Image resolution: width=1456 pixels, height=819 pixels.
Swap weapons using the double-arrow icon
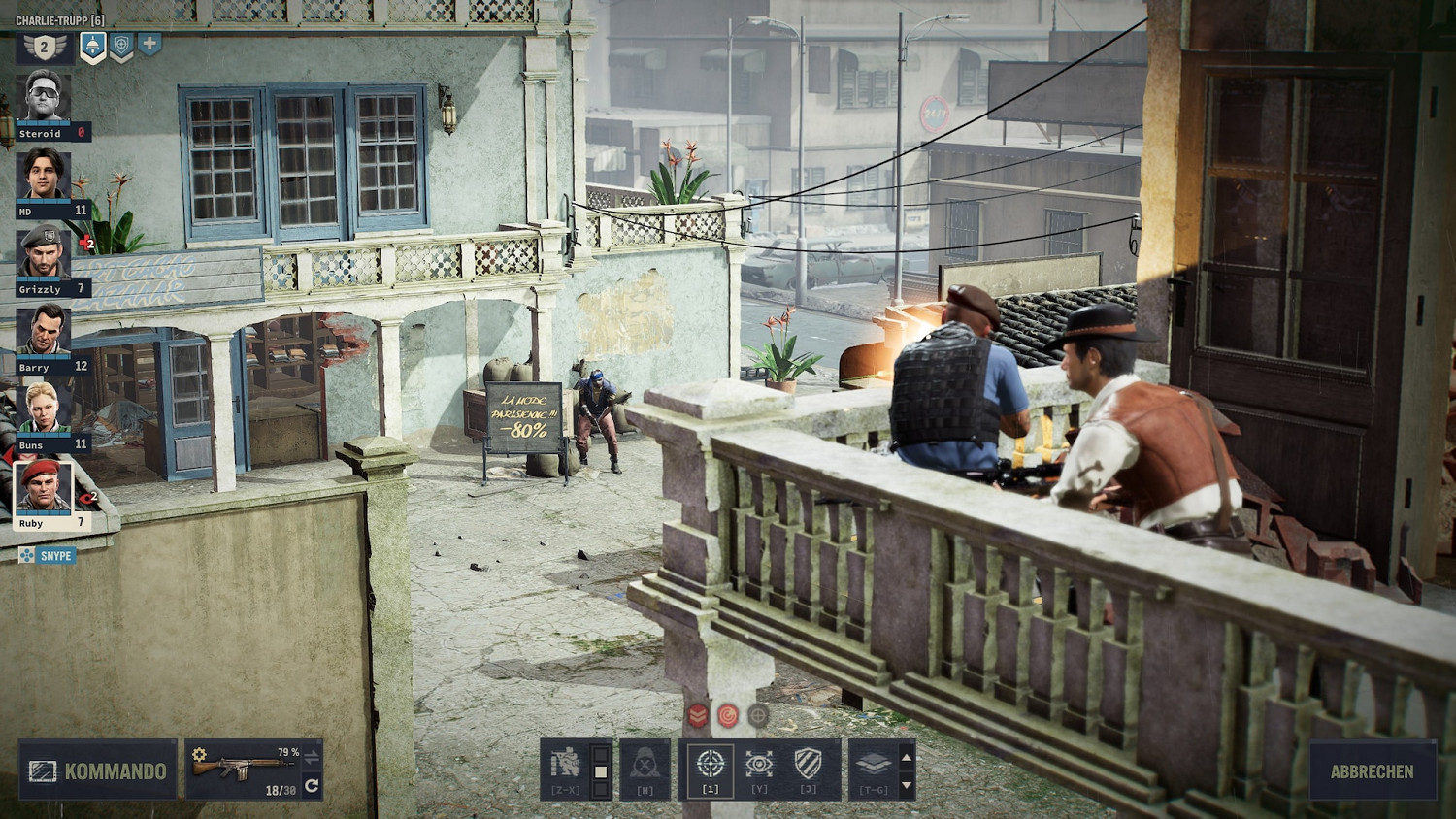312,755
